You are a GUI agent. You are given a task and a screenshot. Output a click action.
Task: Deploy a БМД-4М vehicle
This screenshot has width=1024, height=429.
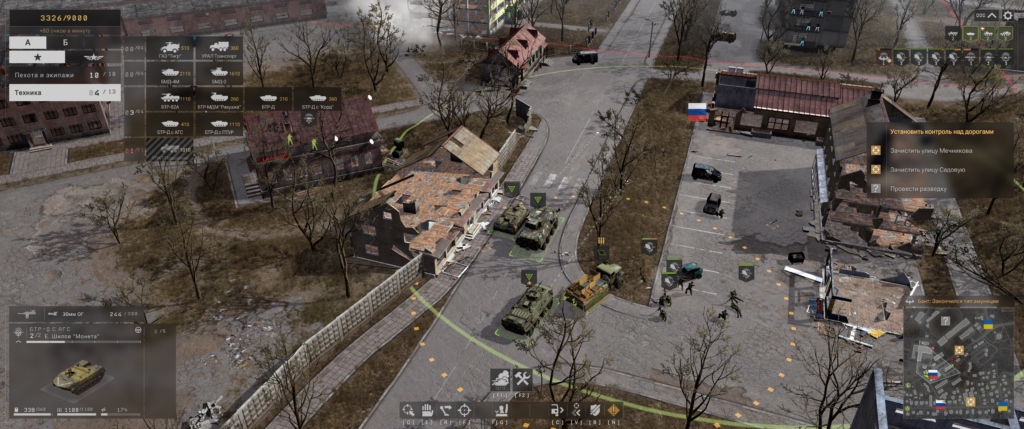[x=170, y=73]
